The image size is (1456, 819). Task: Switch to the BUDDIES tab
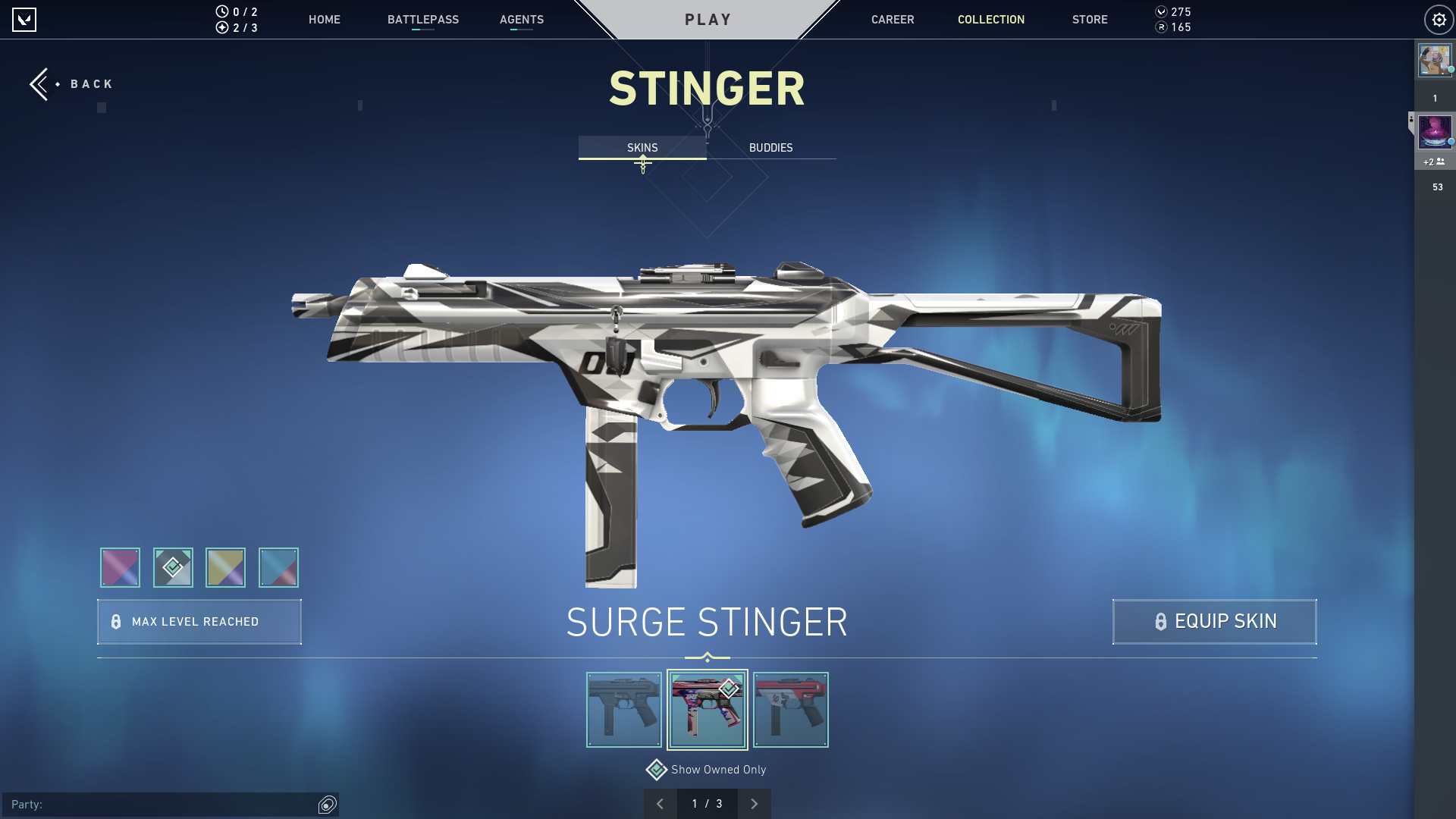point(770,147)
